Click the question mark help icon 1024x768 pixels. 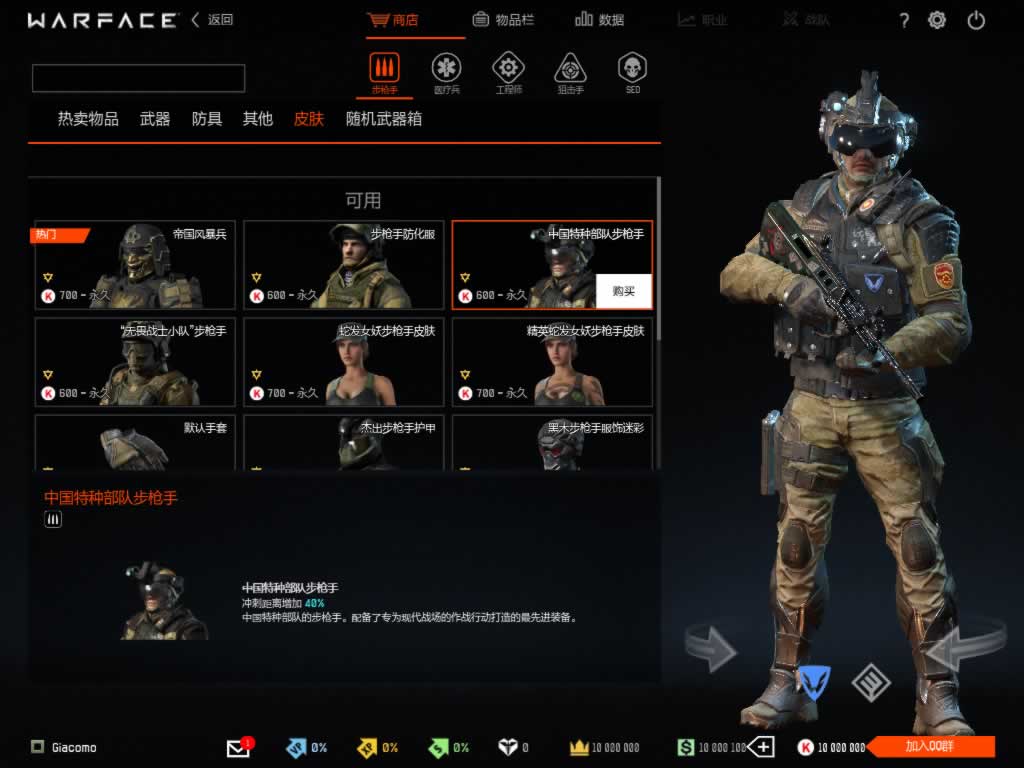pyautogui.click(x=904, y=21)
